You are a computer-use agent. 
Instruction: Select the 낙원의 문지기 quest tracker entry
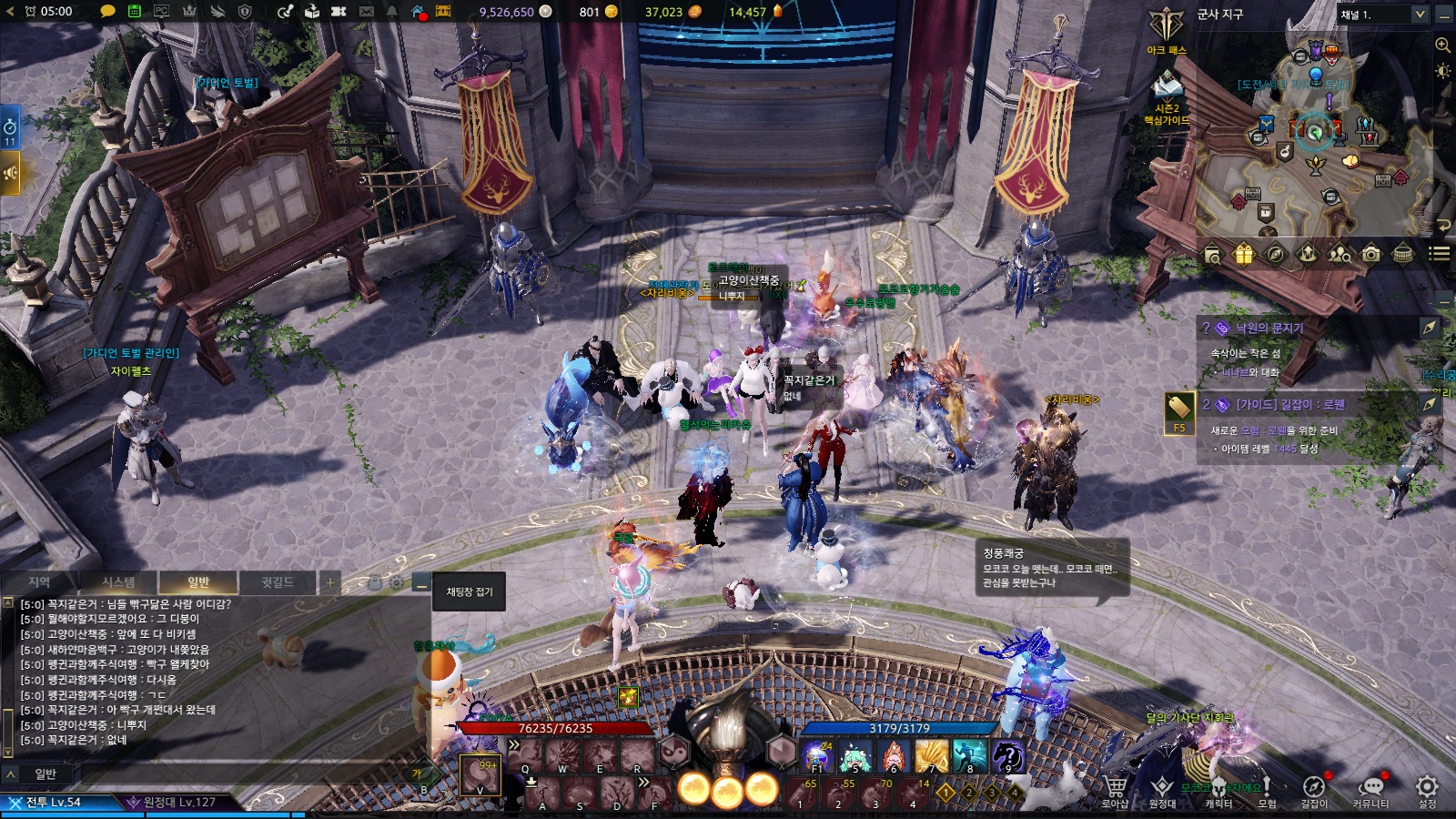coord(1269,328)
